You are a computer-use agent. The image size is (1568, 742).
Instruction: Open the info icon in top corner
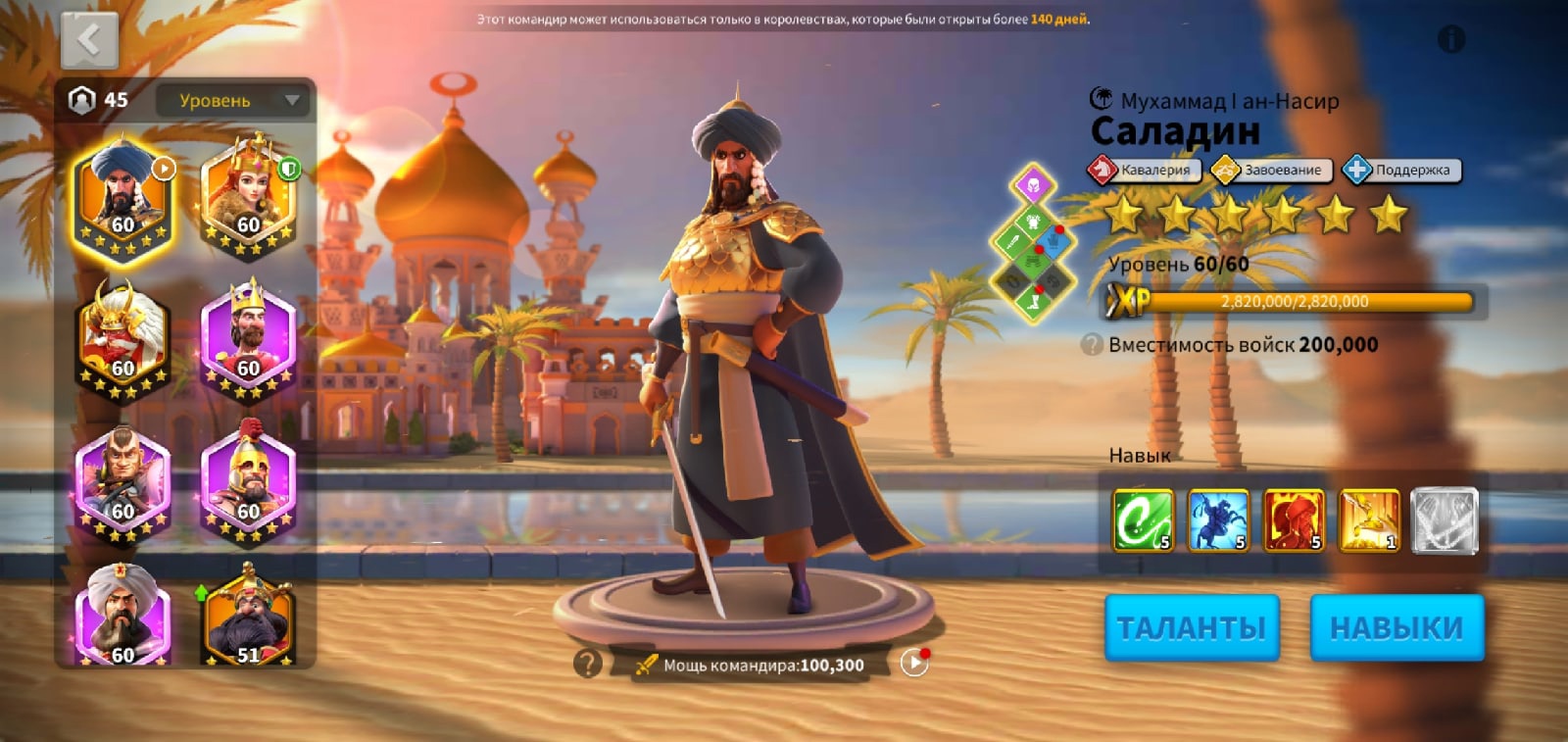point(1450,39)
